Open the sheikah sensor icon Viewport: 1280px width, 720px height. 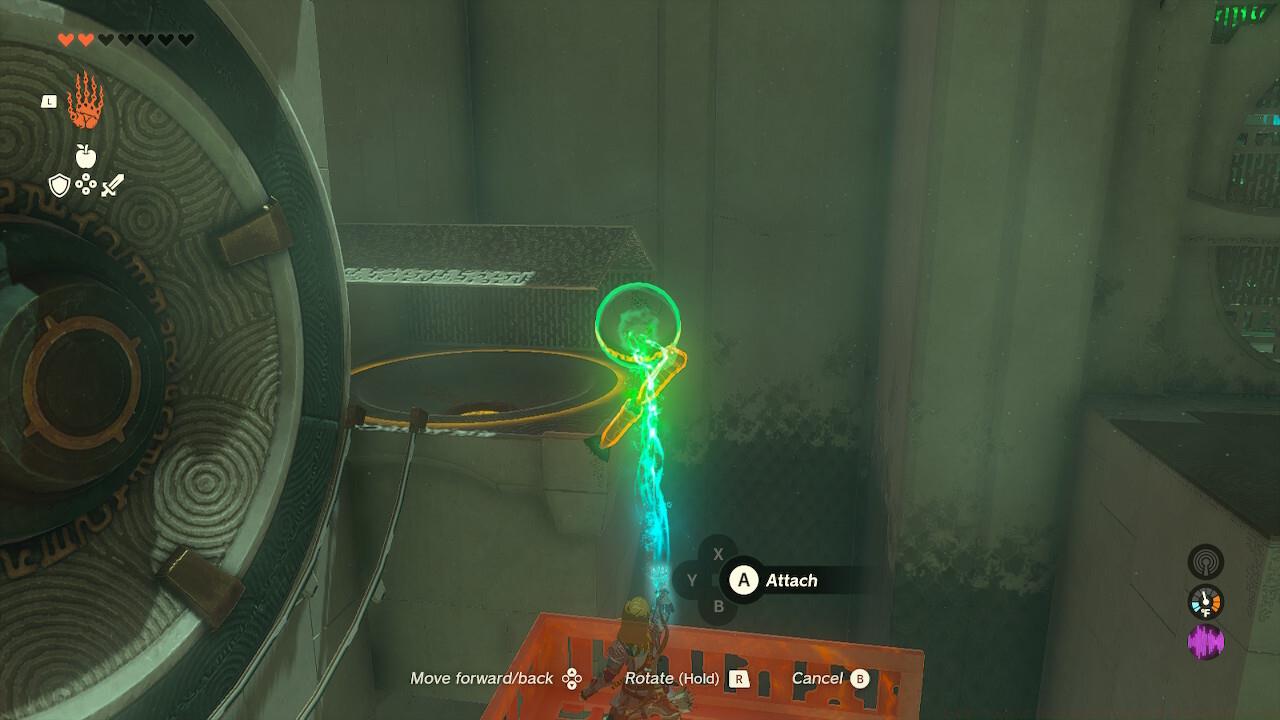(x=1205, y=562)
